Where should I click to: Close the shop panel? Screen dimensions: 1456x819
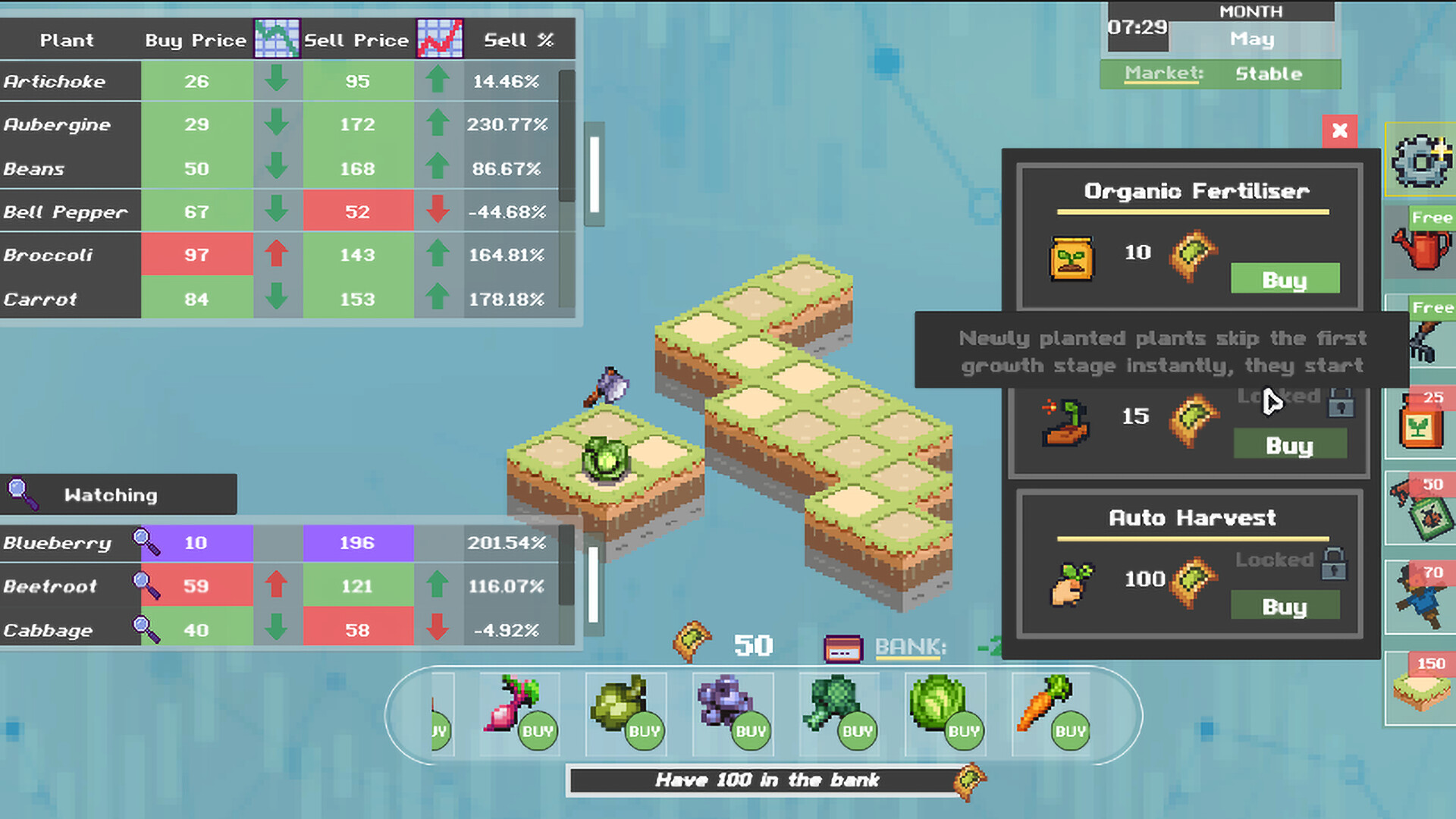coord(1339,131)
